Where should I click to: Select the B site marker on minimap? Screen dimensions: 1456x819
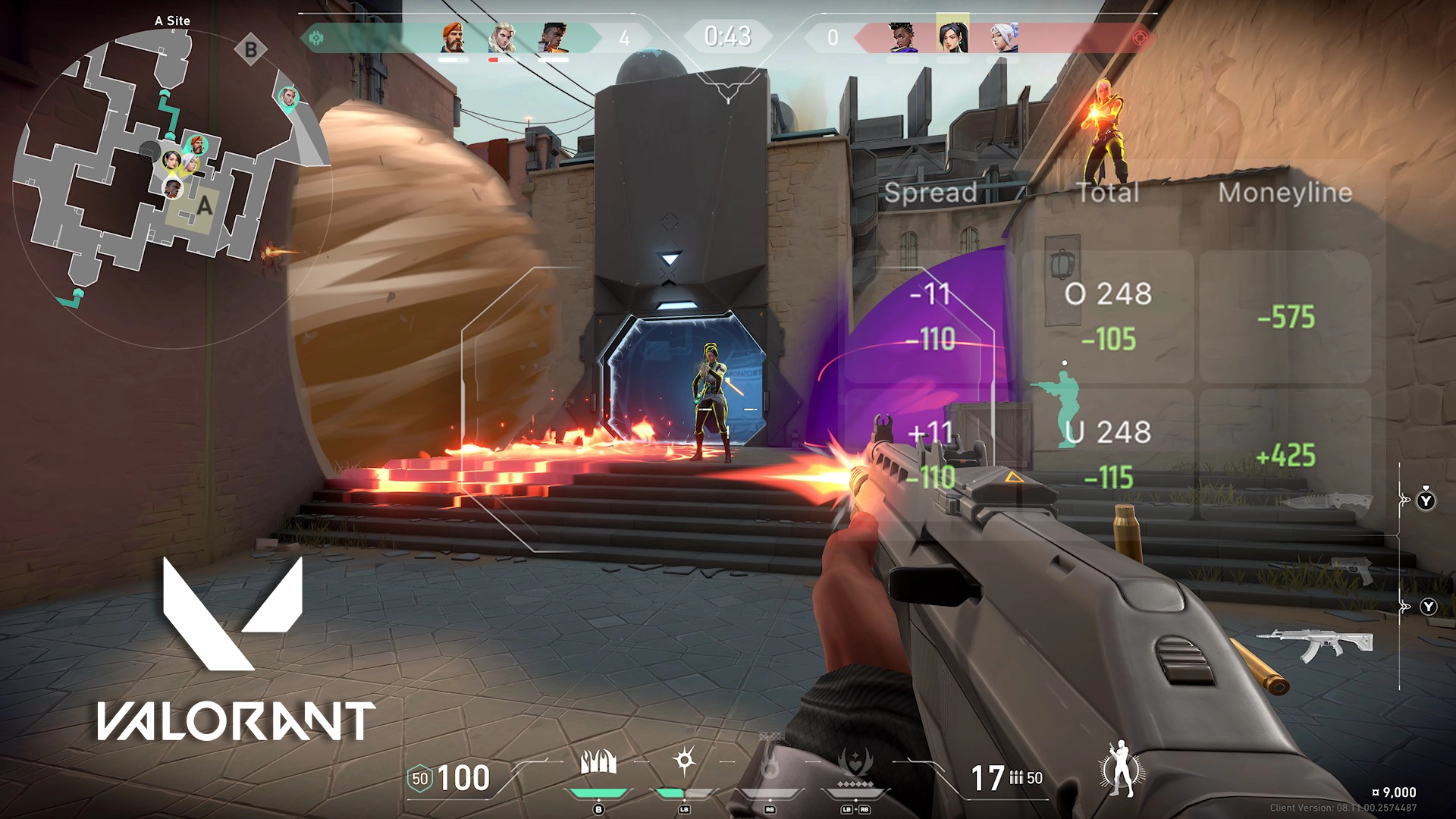pyautogui.click(x=250, y=51)
